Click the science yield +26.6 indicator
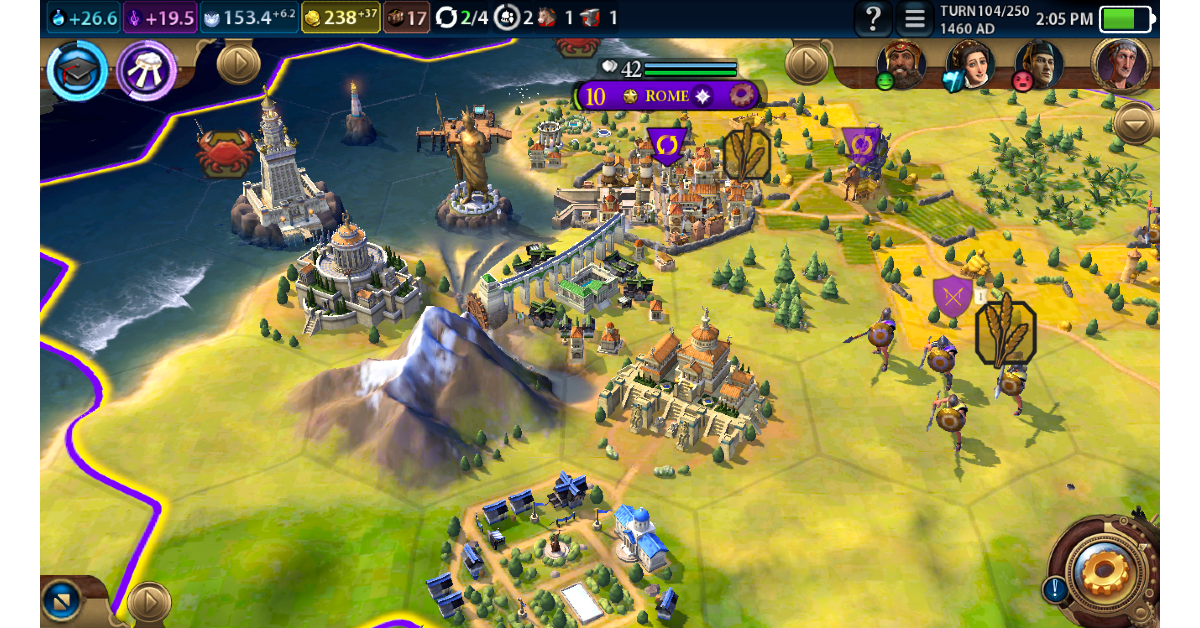The image size is (1200, 628). click(x=83, y=18)
